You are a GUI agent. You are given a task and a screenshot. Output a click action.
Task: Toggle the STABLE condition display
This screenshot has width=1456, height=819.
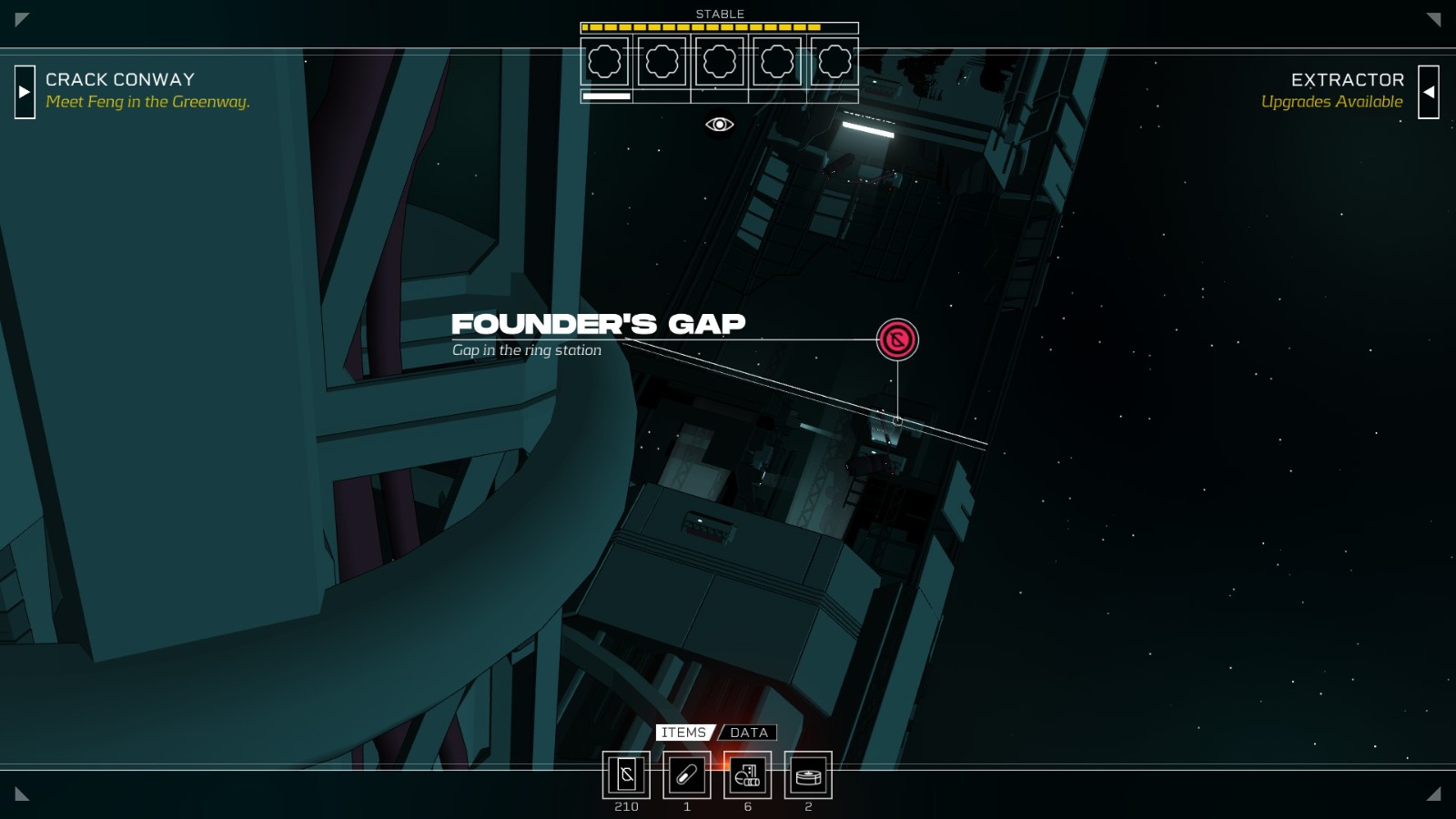[x=719, y=14]
